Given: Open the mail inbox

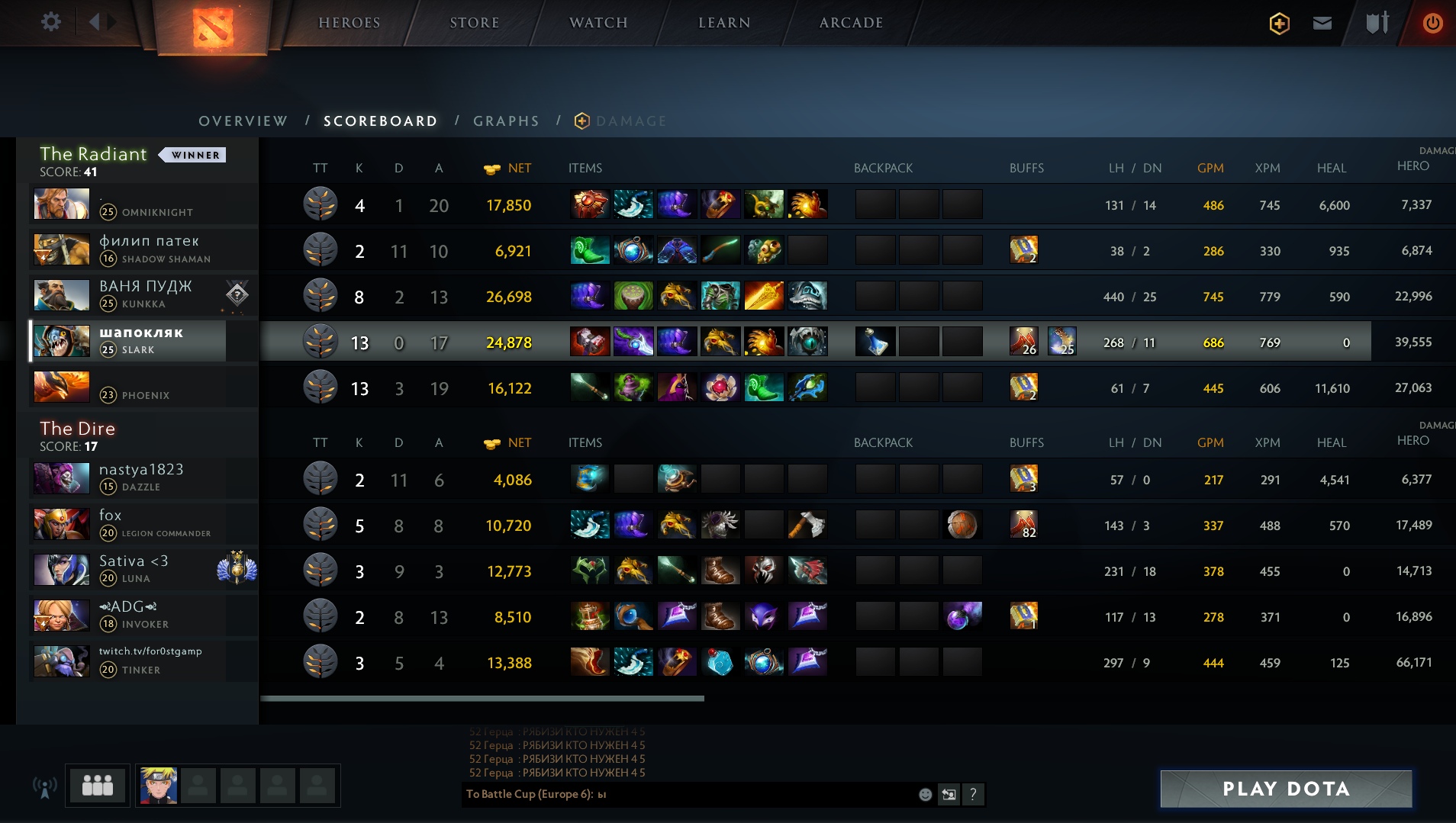Looking at the screenshot, I should [1322, 24].
